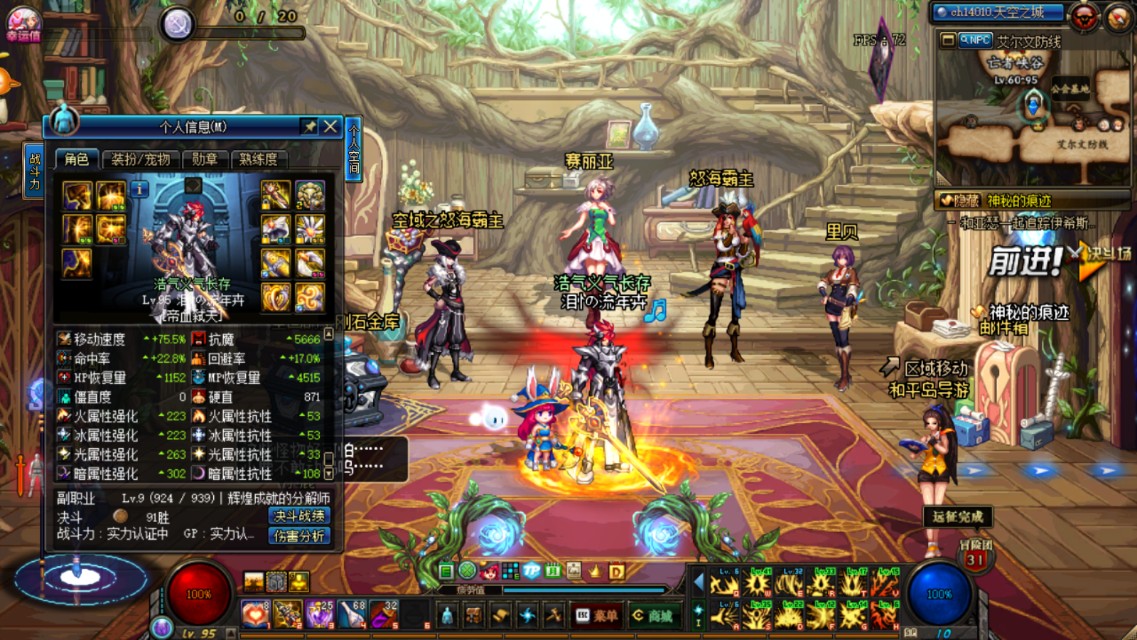Viewport: 1137px width, 640px height.
Task: Open 伤害分析 damage analysis
Action: pyautogui.click(x=299, y=536)
